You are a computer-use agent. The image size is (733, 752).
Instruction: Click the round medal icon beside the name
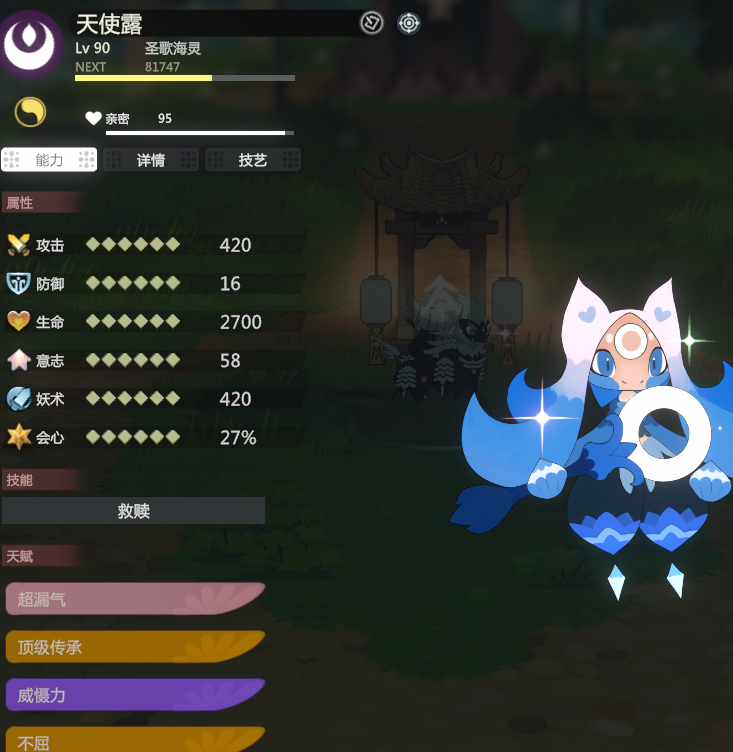coord(372,23)
